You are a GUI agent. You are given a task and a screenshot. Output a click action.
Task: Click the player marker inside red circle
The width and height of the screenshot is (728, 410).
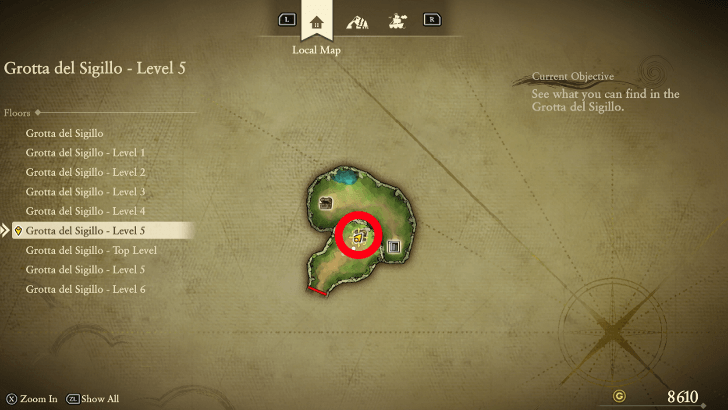click(360, 237)
